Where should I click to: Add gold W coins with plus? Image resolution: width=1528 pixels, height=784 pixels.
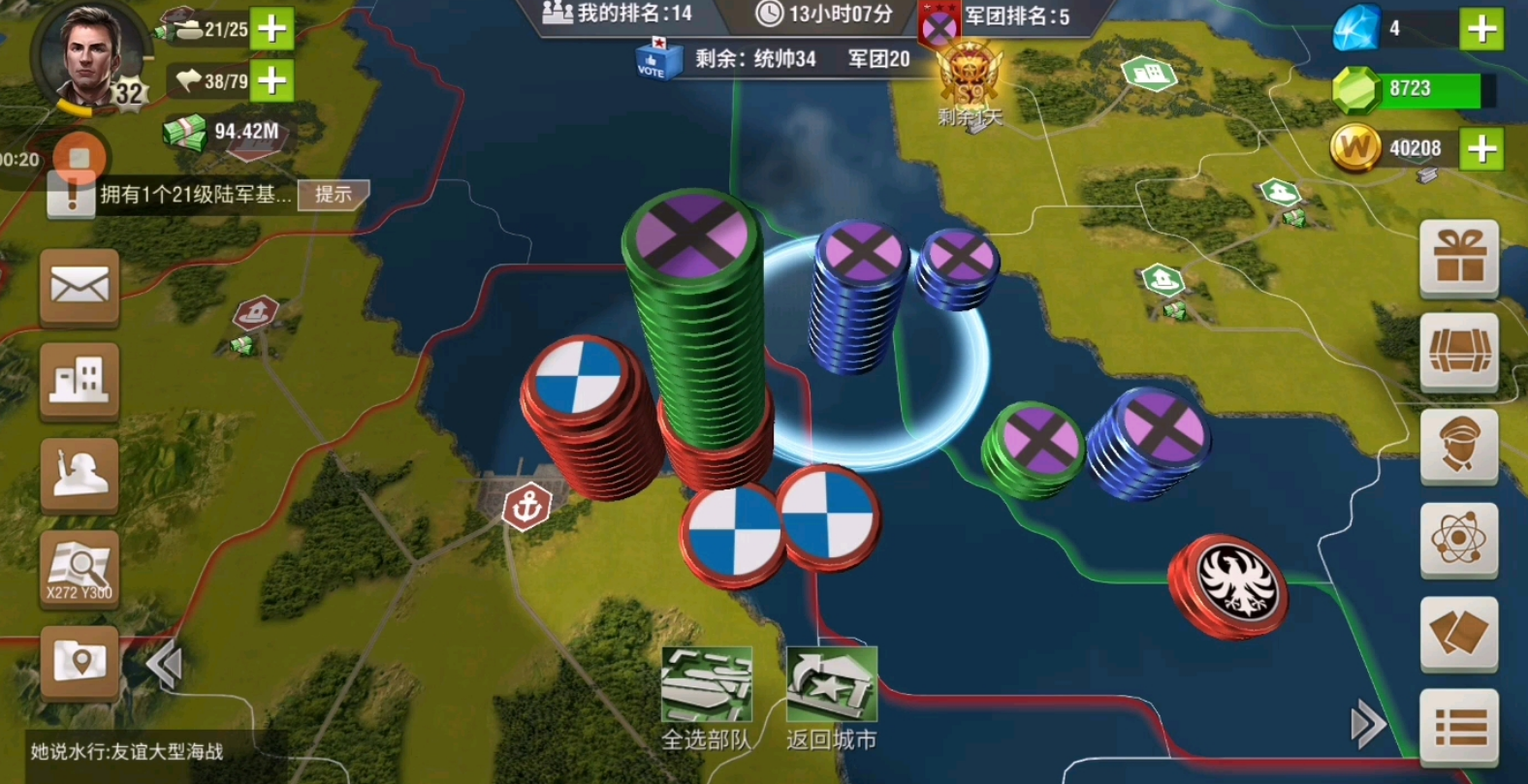click(x=1481, y=149)
